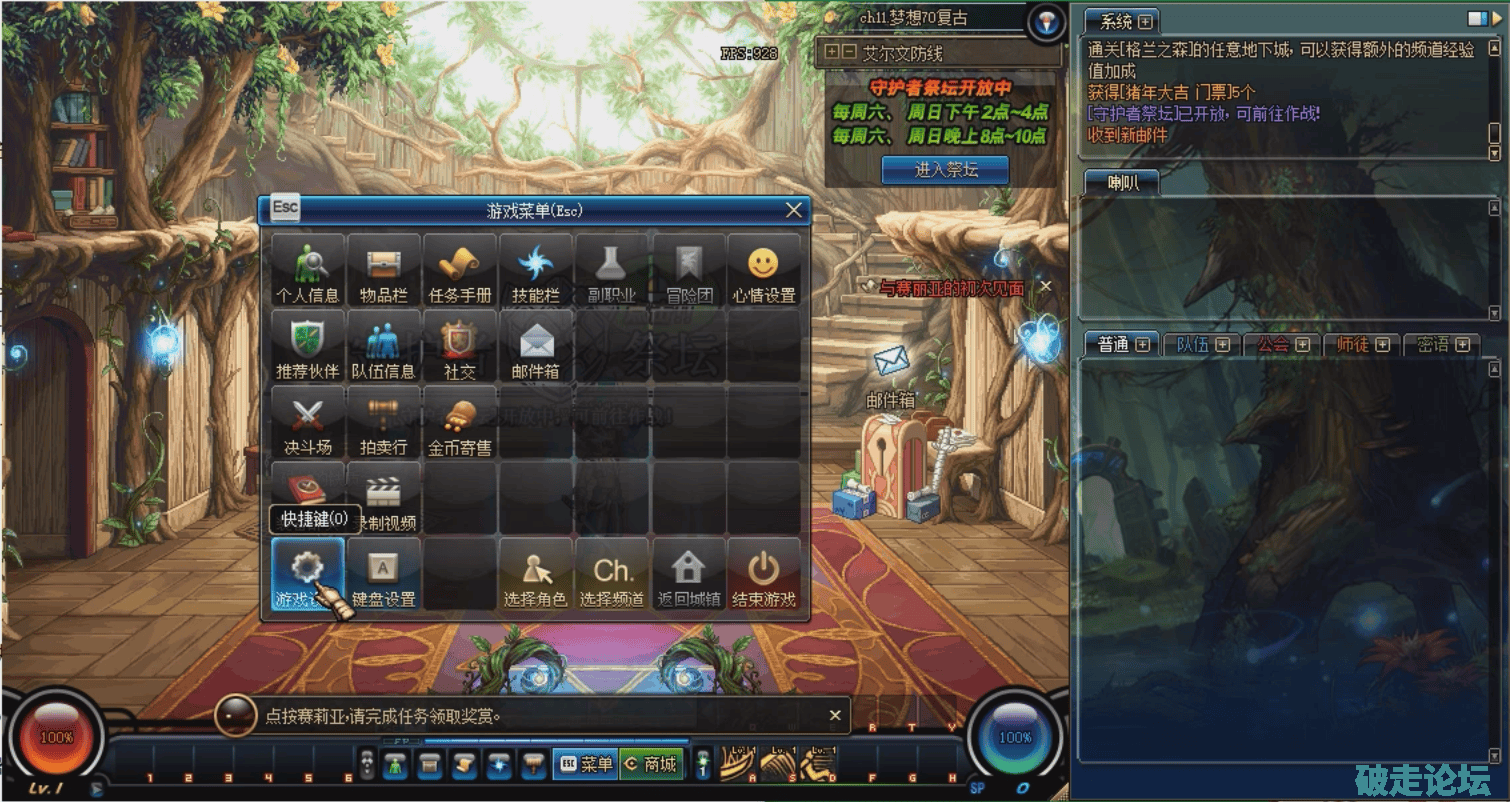Image resolution: width=1510 pixels, height=802 pixels.
Task: Open 邮件箱 in the game menu grid
Action: click(536, 346)
